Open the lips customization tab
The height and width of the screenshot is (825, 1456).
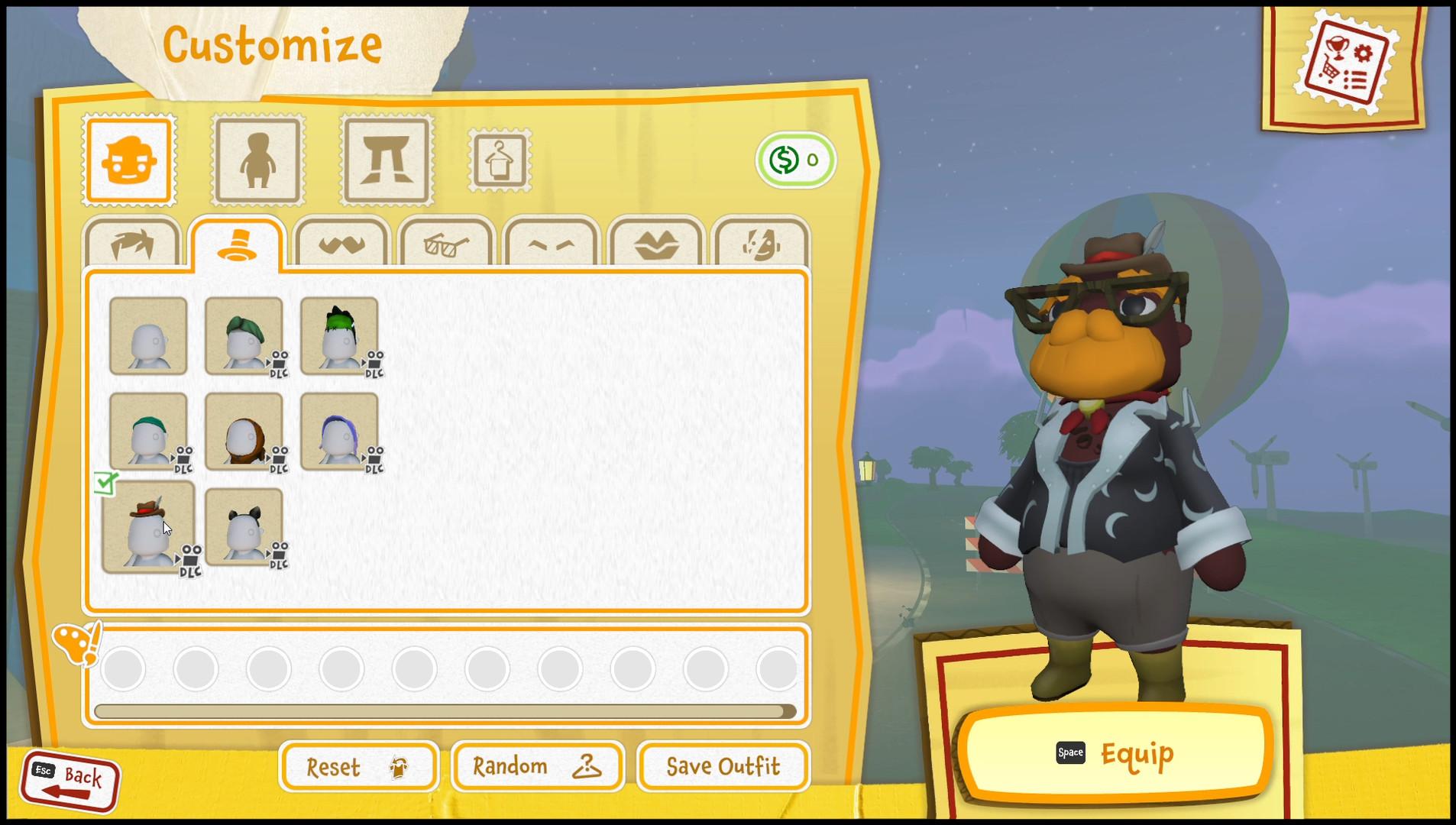pyautogui.click(x=655, y=243)
